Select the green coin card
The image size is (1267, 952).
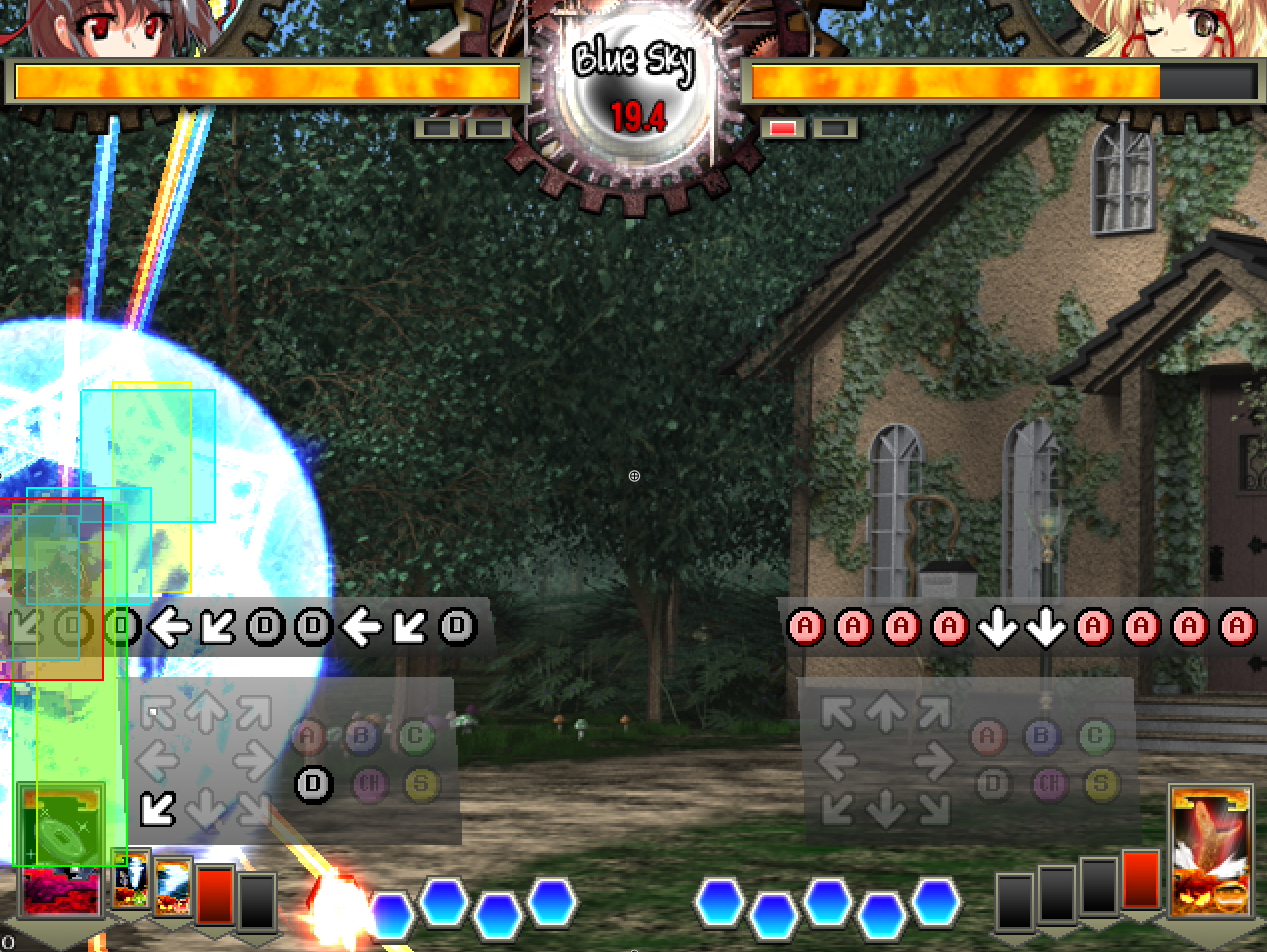point(60,823)
